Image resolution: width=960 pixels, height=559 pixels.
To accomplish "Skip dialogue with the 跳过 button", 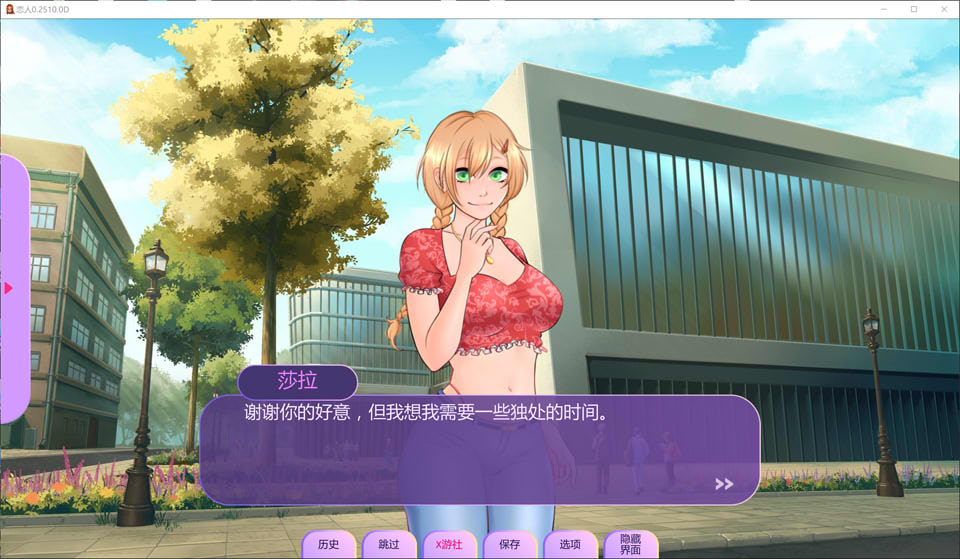I will (388, 544).
